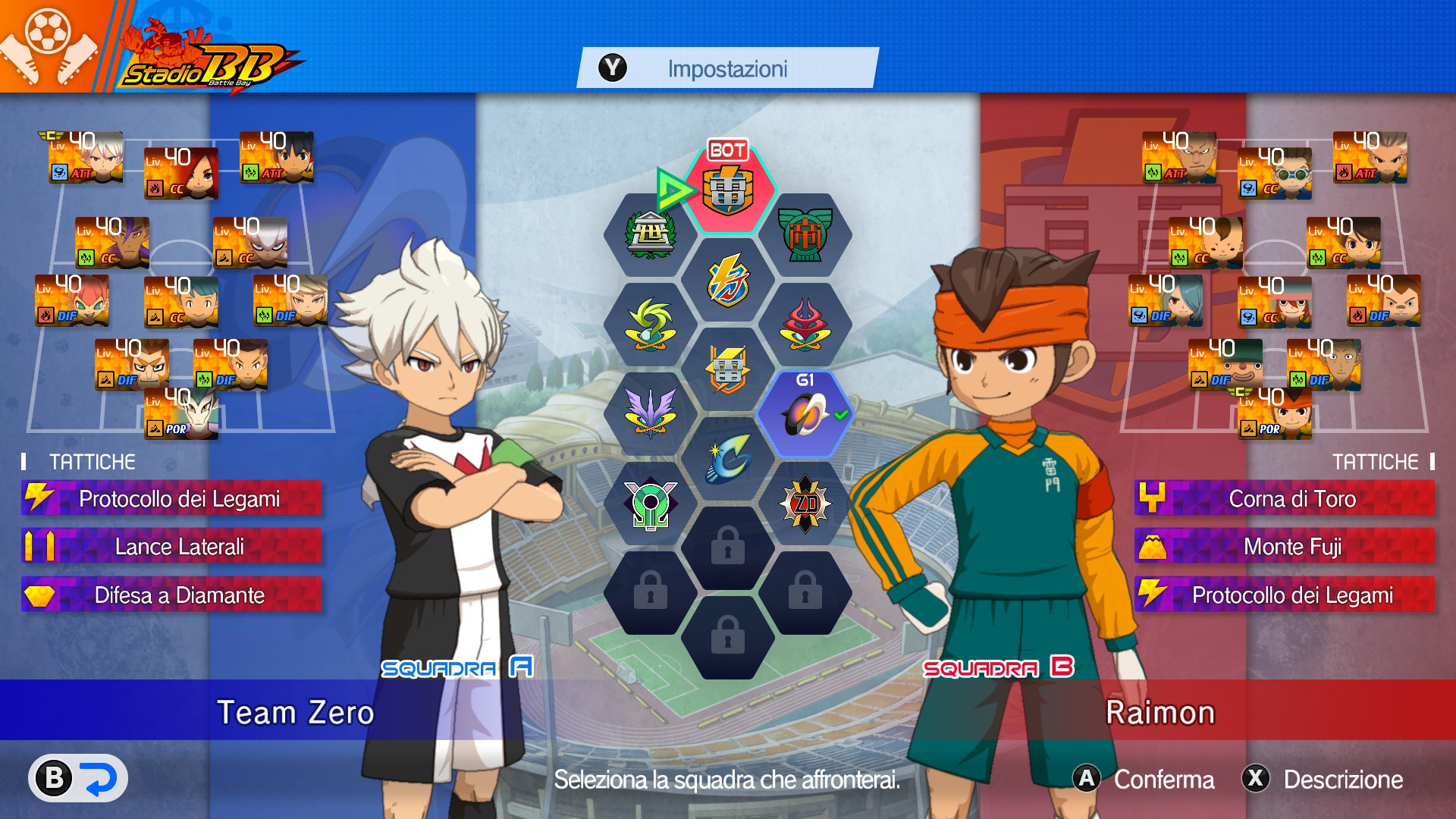Open the Descrizione team description
The height and width of the screenshot is (819, 1456).
tap(1323, 779)
